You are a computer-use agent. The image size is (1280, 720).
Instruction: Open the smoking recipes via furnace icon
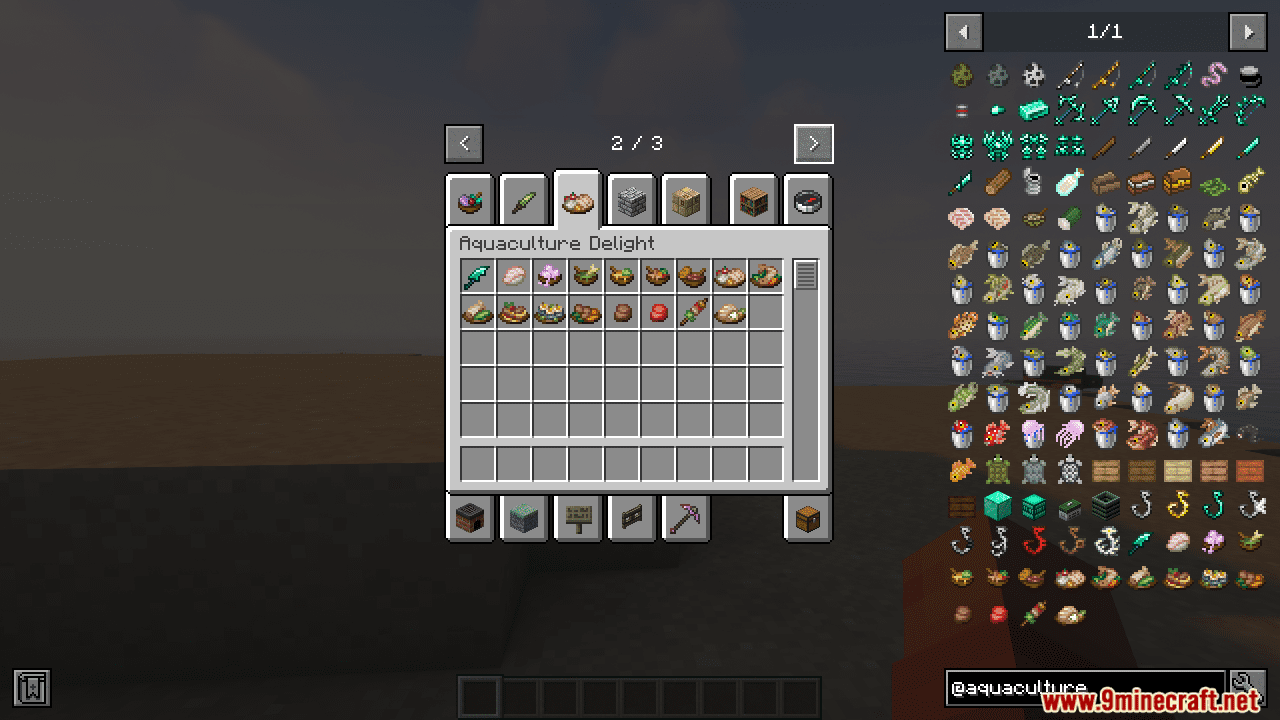[470, 518]
